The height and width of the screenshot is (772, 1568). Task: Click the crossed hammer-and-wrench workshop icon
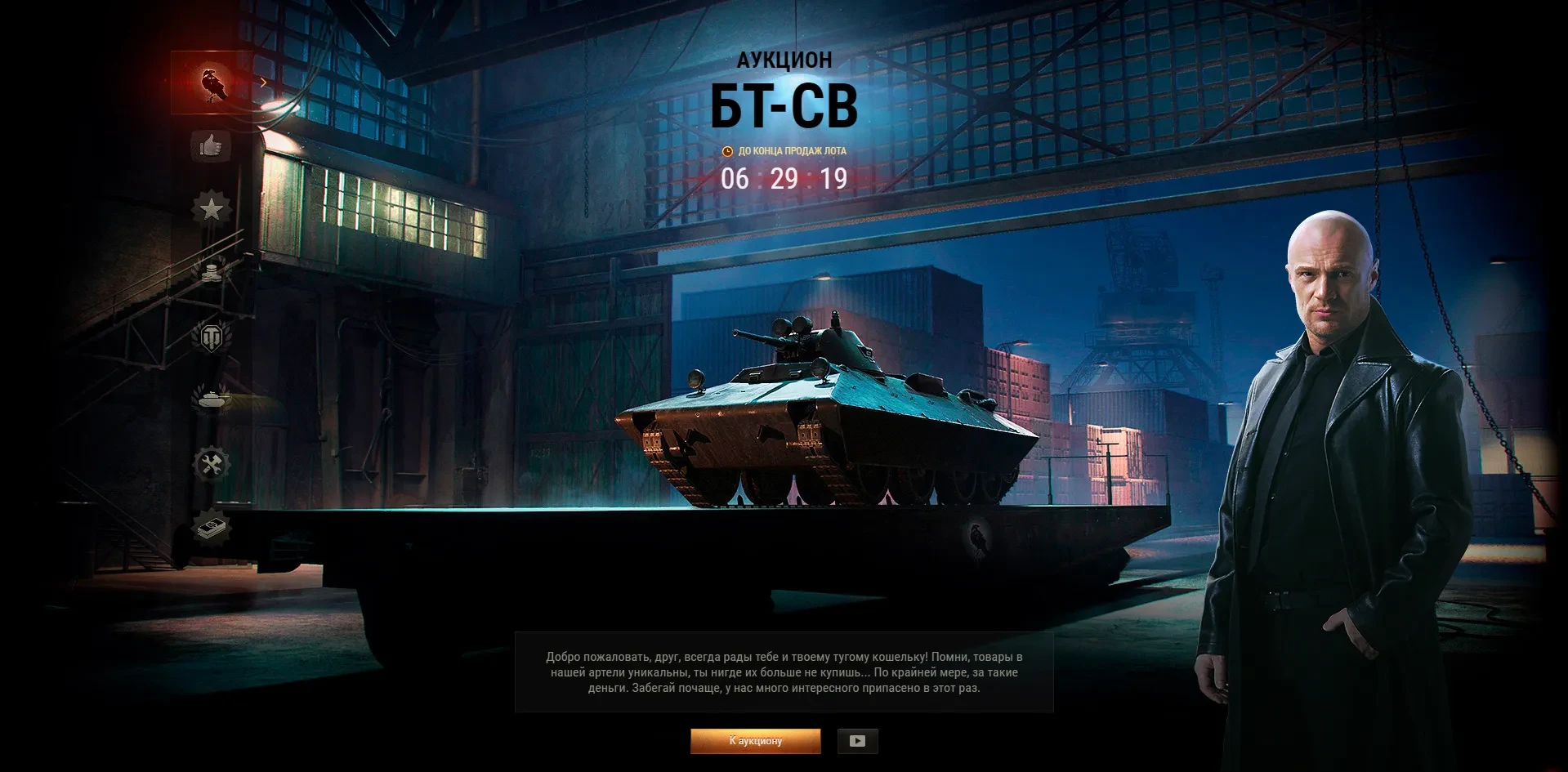click(211, 464)
